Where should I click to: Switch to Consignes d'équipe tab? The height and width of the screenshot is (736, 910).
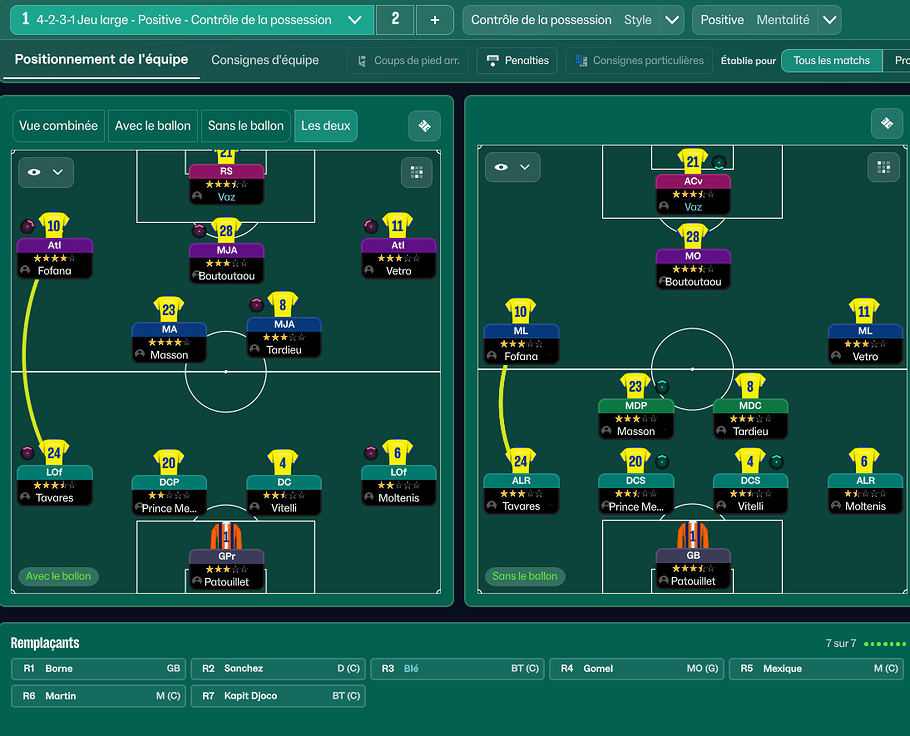click(265, 60)
